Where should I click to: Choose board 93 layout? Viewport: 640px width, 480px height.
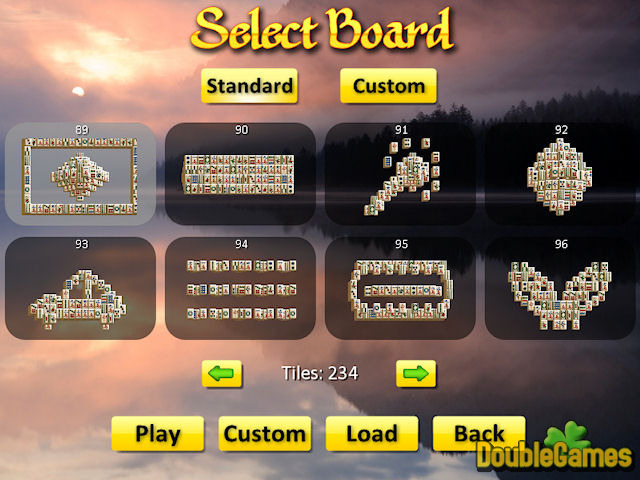(x=80, y=288)
